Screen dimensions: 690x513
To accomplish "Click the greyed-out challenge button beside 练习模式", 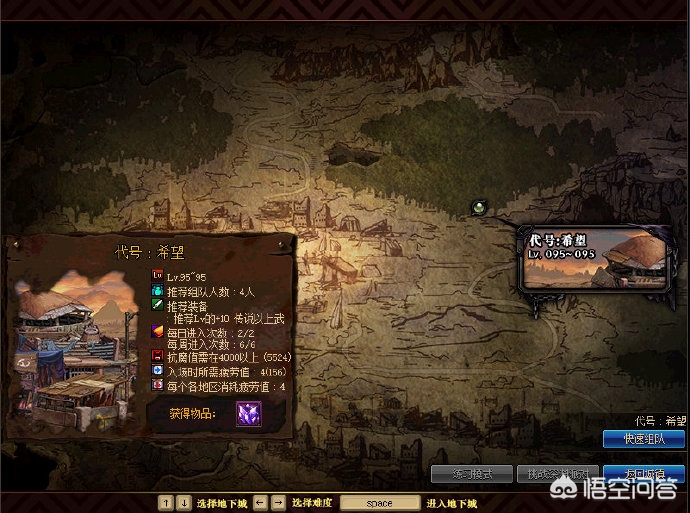I will pos(557,473).
